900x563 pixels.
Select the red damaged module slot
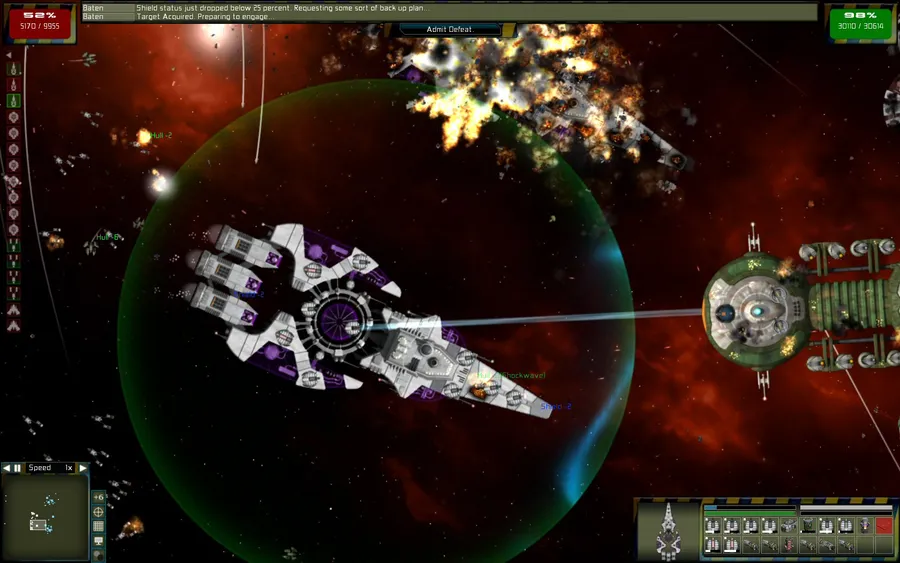click(884, 525)
